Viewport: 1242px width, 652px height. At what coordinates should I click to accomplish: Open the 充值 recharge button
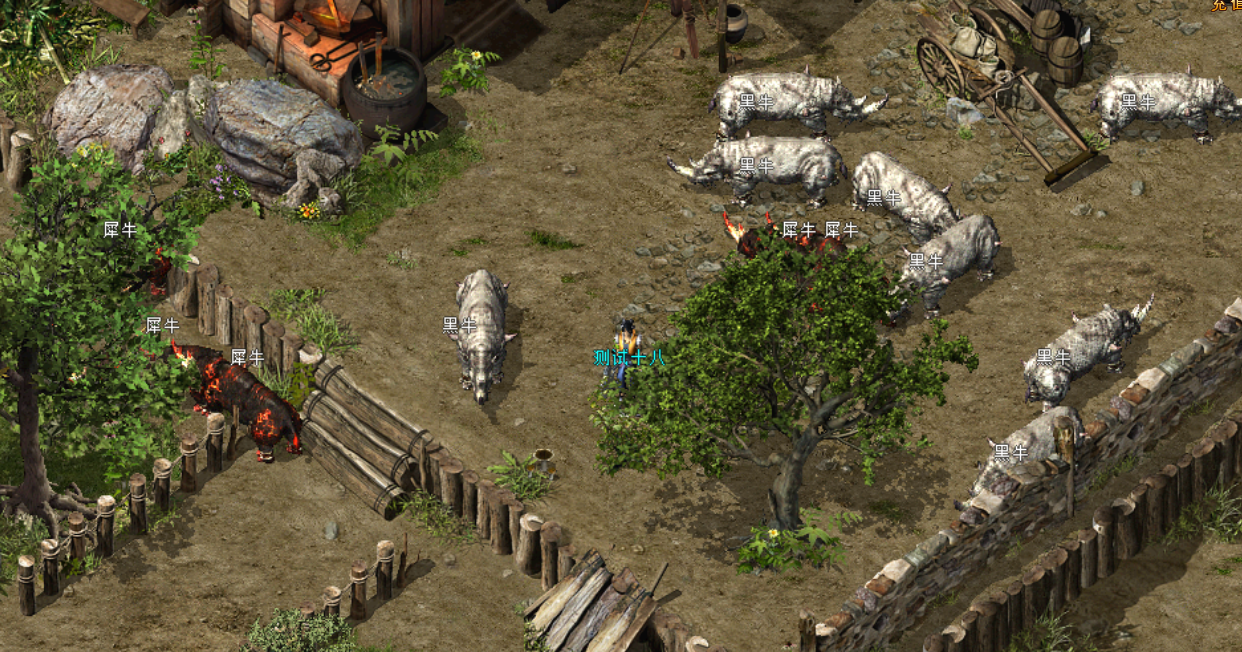coord(1227,5)
